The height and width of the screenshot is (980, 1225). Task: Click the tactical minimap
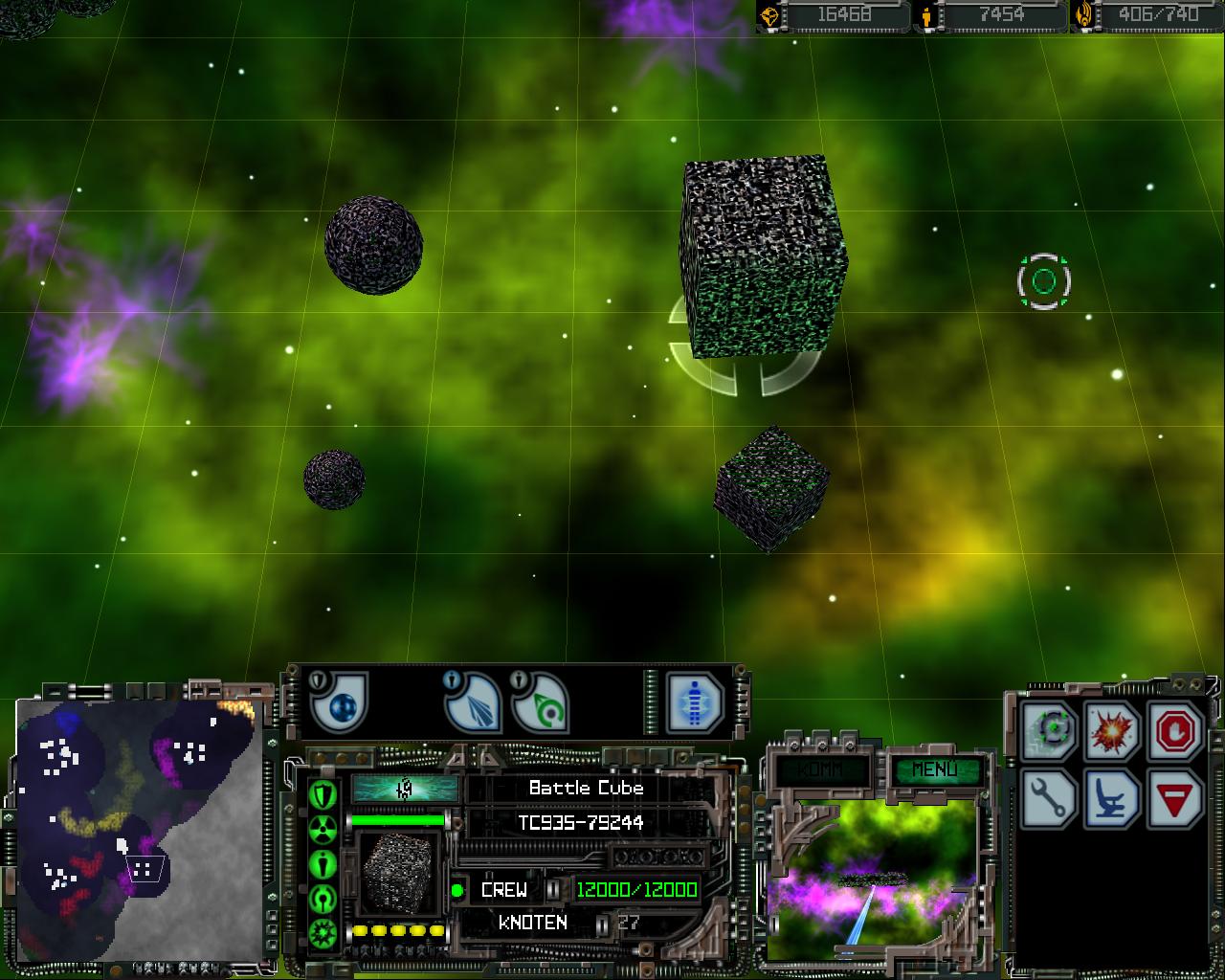tap(140, 830)
